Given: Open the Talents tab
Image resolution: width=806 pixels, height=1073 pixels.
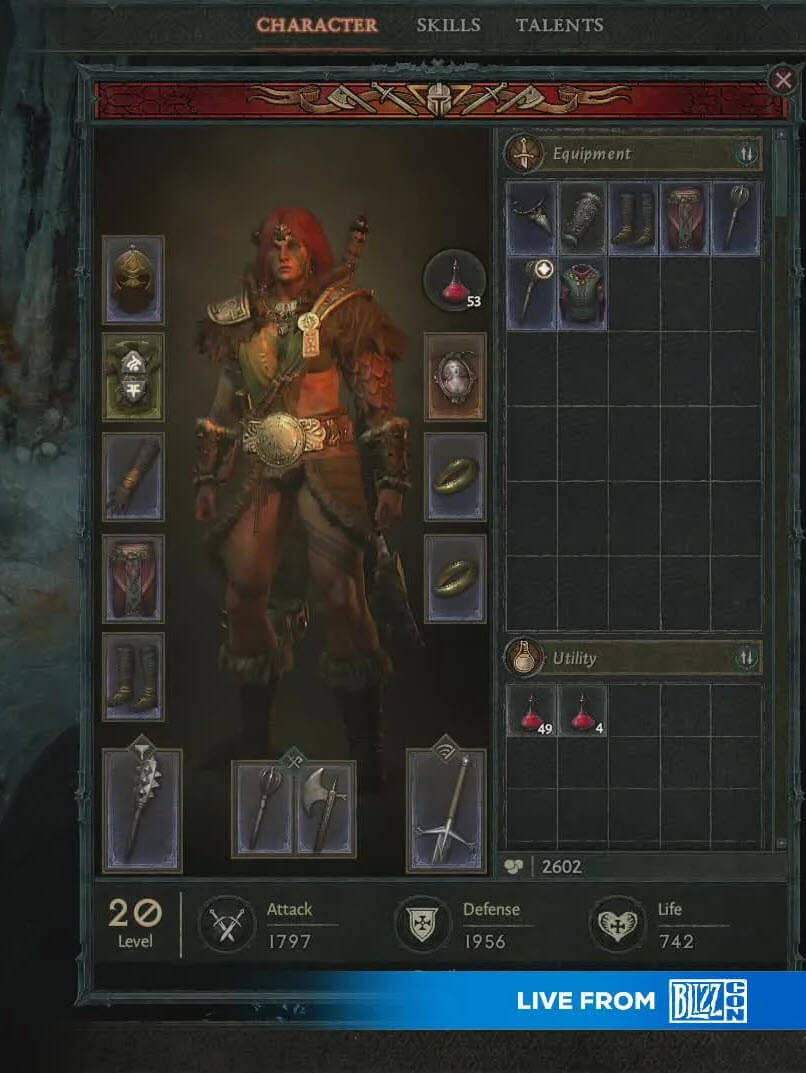Looking at the screenshot, I should click(x=559, y=25).
